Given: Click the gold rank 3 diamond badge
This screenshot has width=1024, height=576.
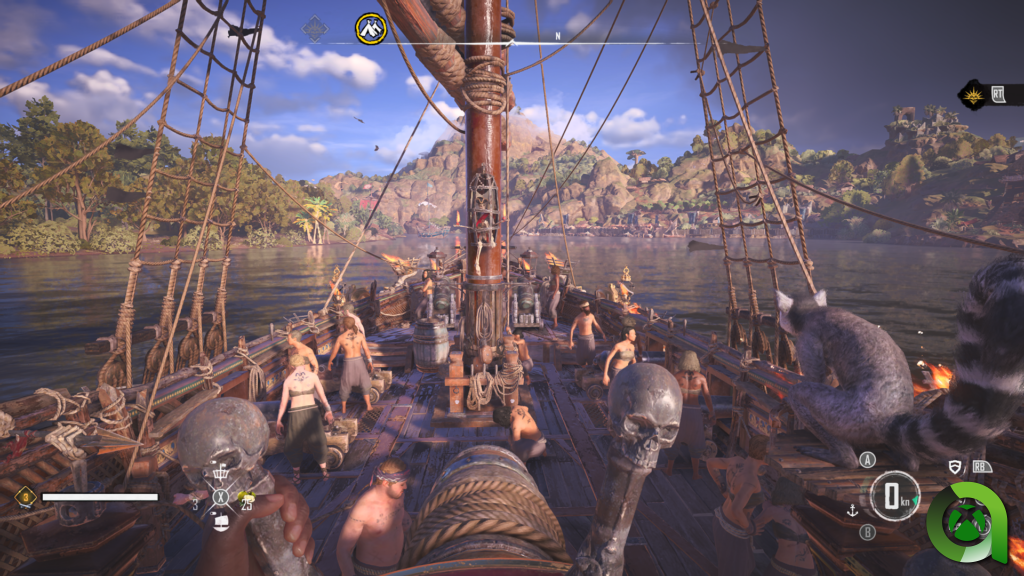Looking at the screenshot, I should click(25, 496).
